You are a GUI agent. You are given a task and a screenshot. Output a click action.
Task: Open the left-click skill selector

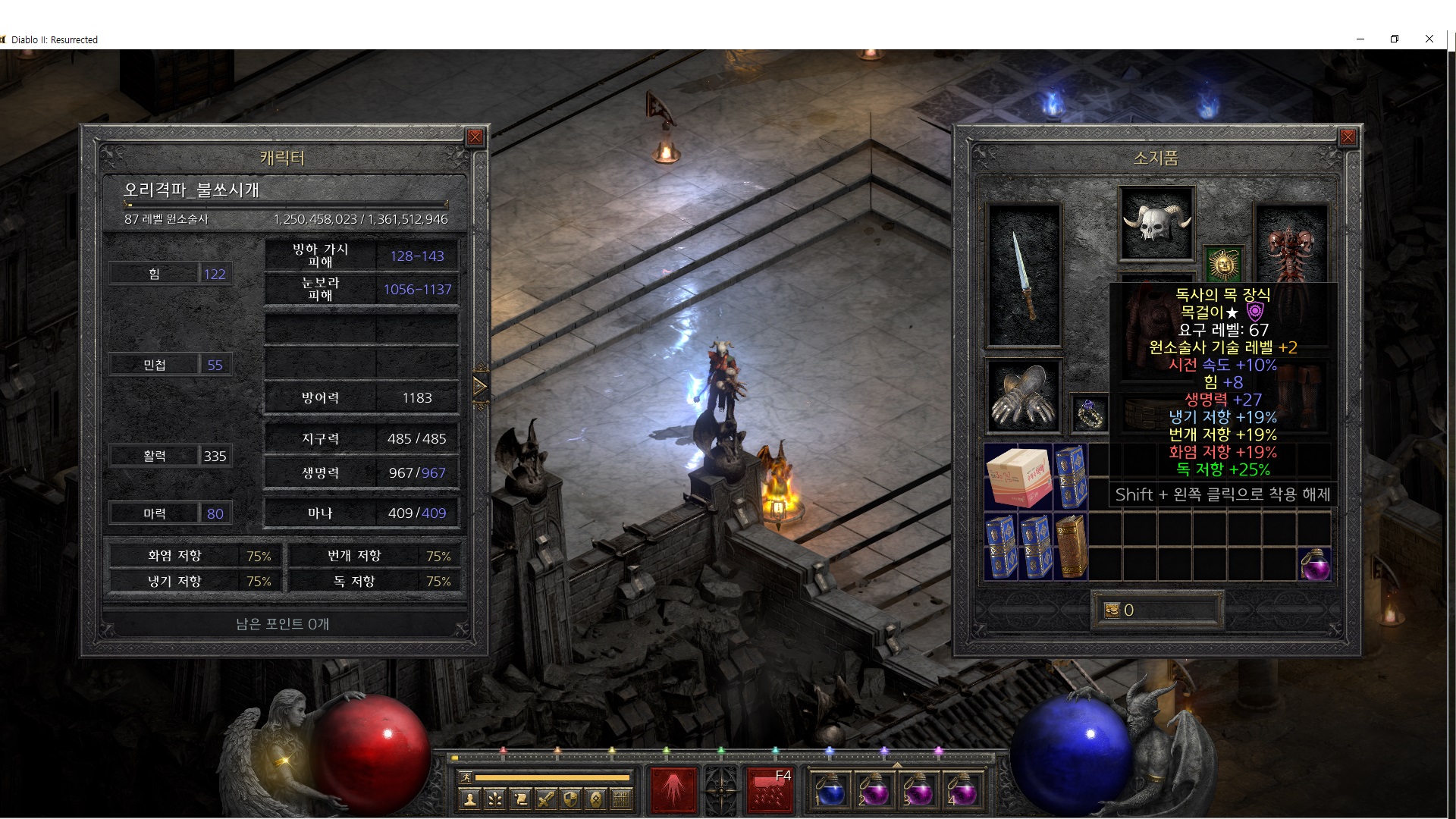pos(673,790)
